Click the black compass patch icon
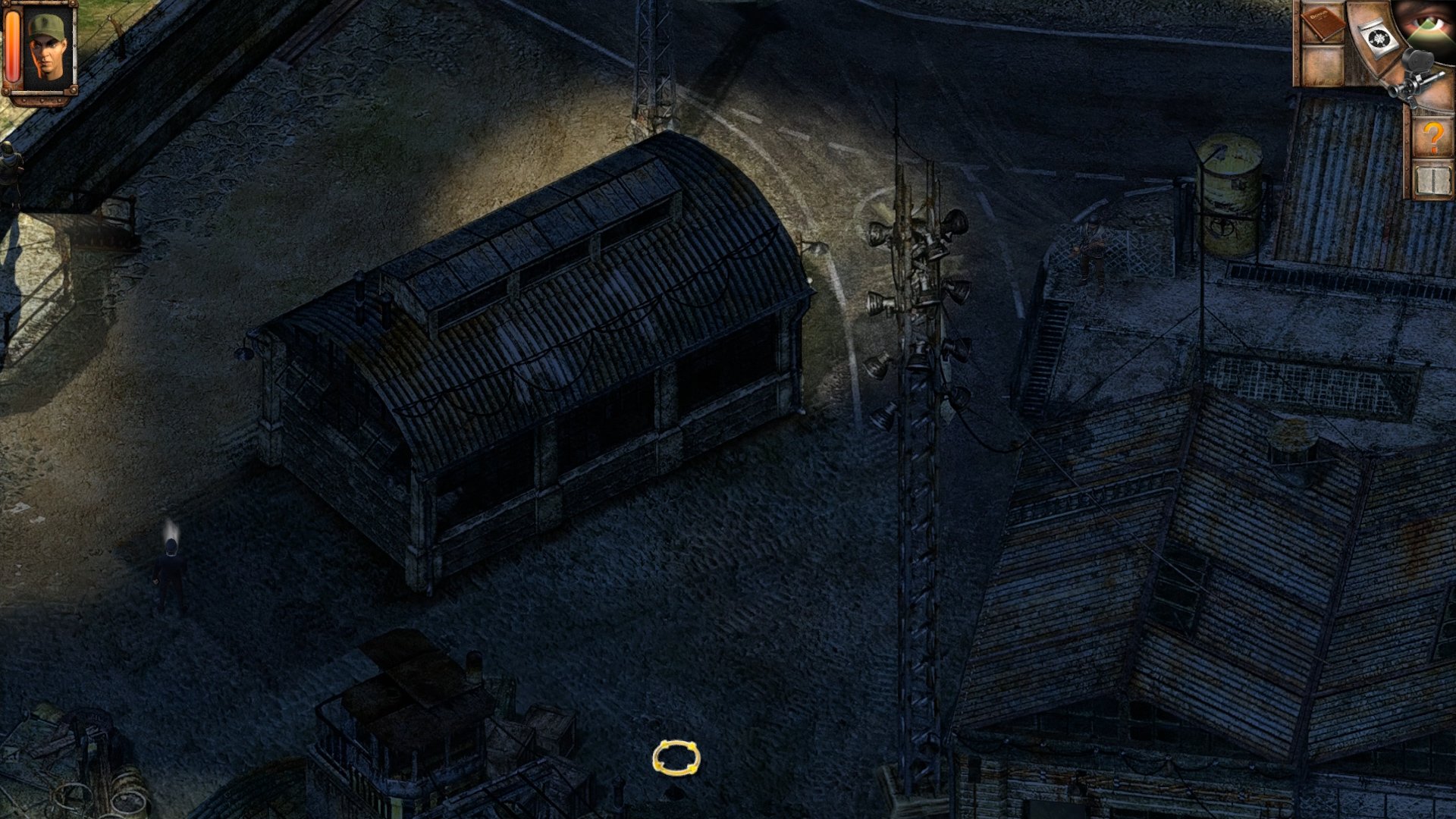The width and height of the screenshot is (1456, 819). [x=1379, y=38]
